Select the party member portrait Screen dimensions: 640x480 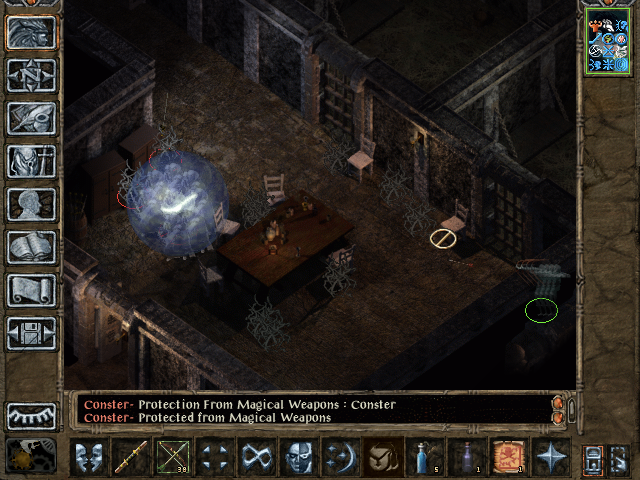coord(607,45)
